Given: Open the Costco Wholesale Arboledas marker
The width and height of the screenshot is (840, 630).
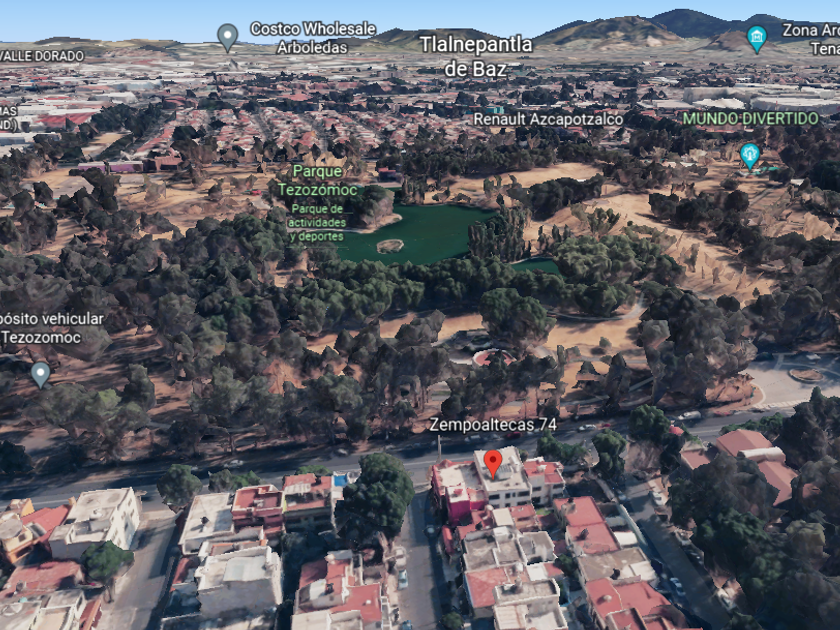Looking at the screenshot, I should [228, 37].
